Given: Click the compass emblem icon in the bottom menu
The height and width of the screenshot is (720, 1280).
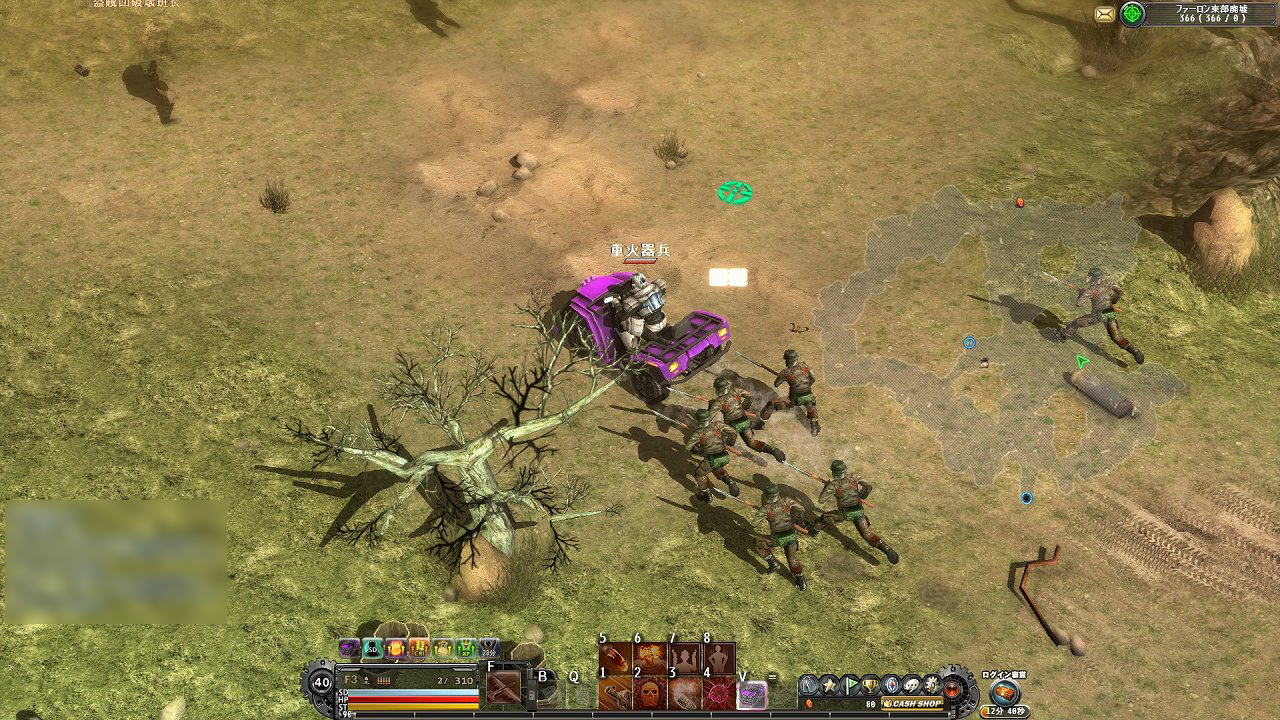Looking at the screenshot, I should 891,685.
